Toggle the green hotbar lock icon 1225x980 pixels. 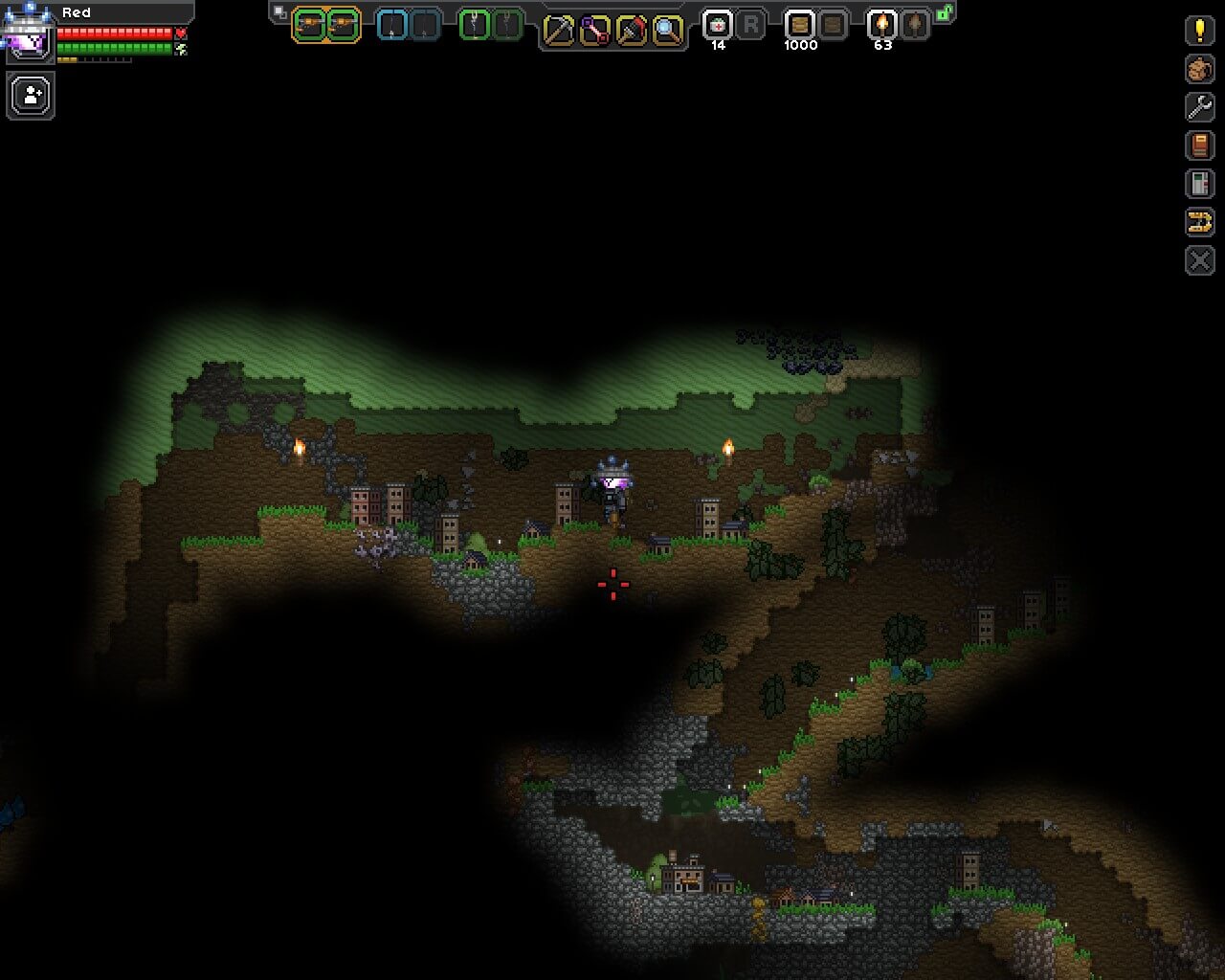coord(945,13)
